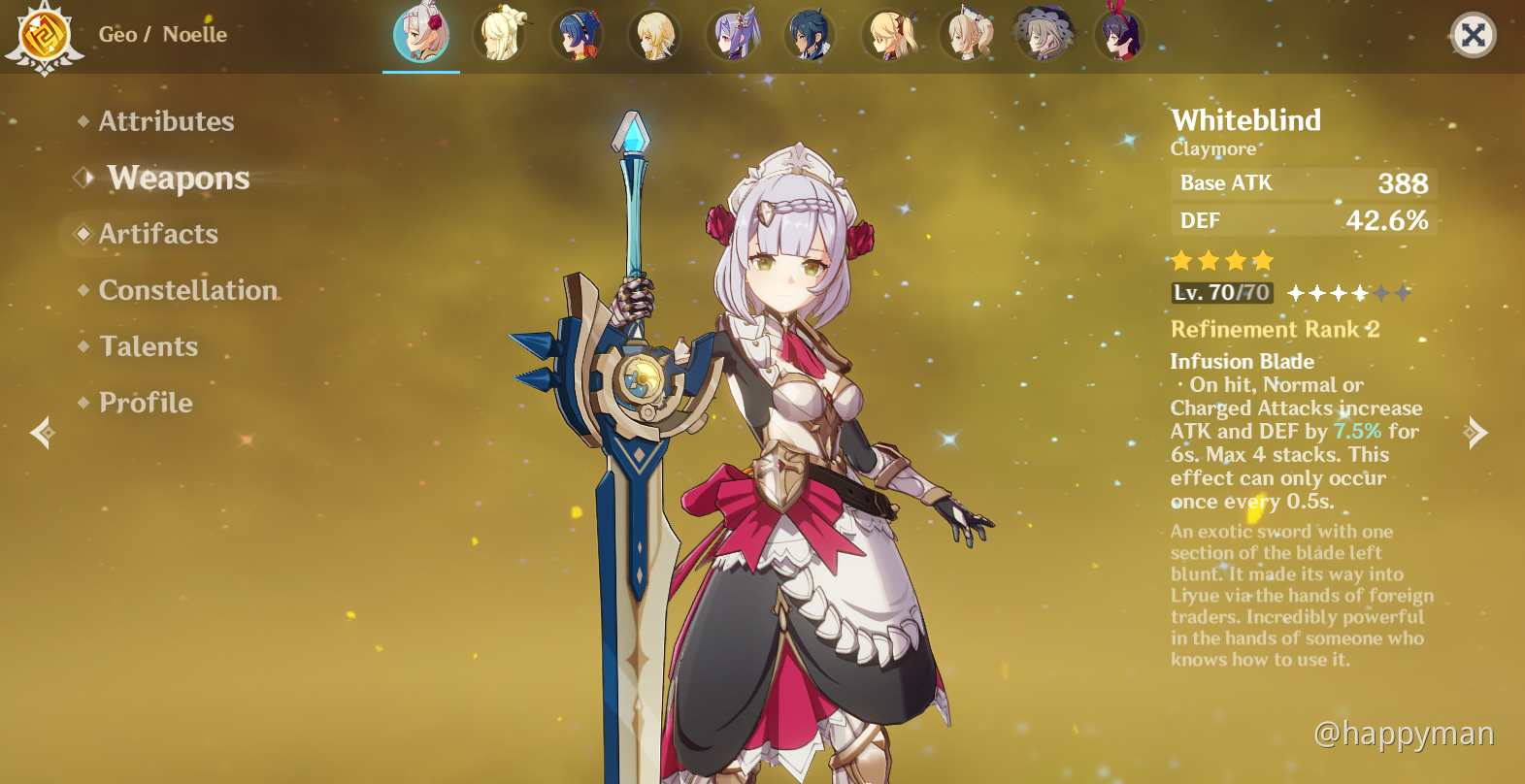This screenshot has height=784, width=1525.
Task: View Noelle's Profile section
Action: 144,403
